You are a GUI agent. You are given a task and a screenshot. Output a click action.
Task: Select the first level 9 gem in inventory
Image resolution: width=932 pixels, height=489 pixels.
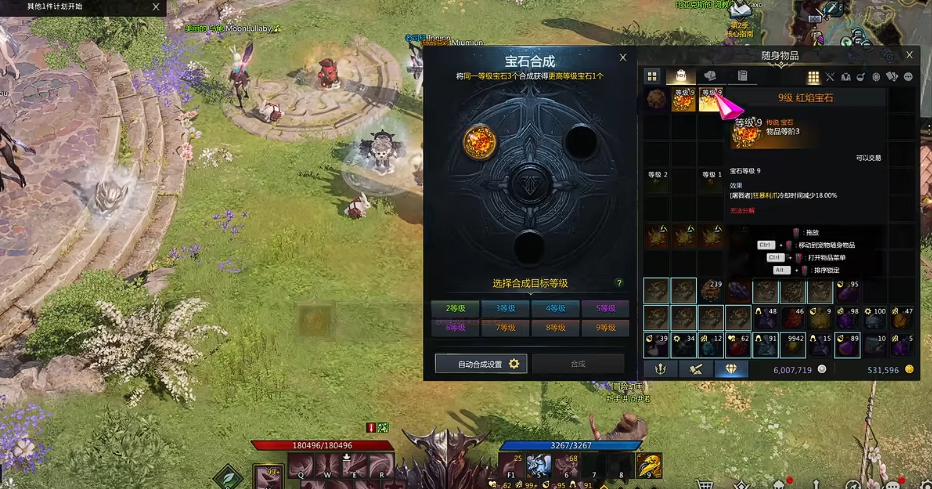tap(683, 99)
